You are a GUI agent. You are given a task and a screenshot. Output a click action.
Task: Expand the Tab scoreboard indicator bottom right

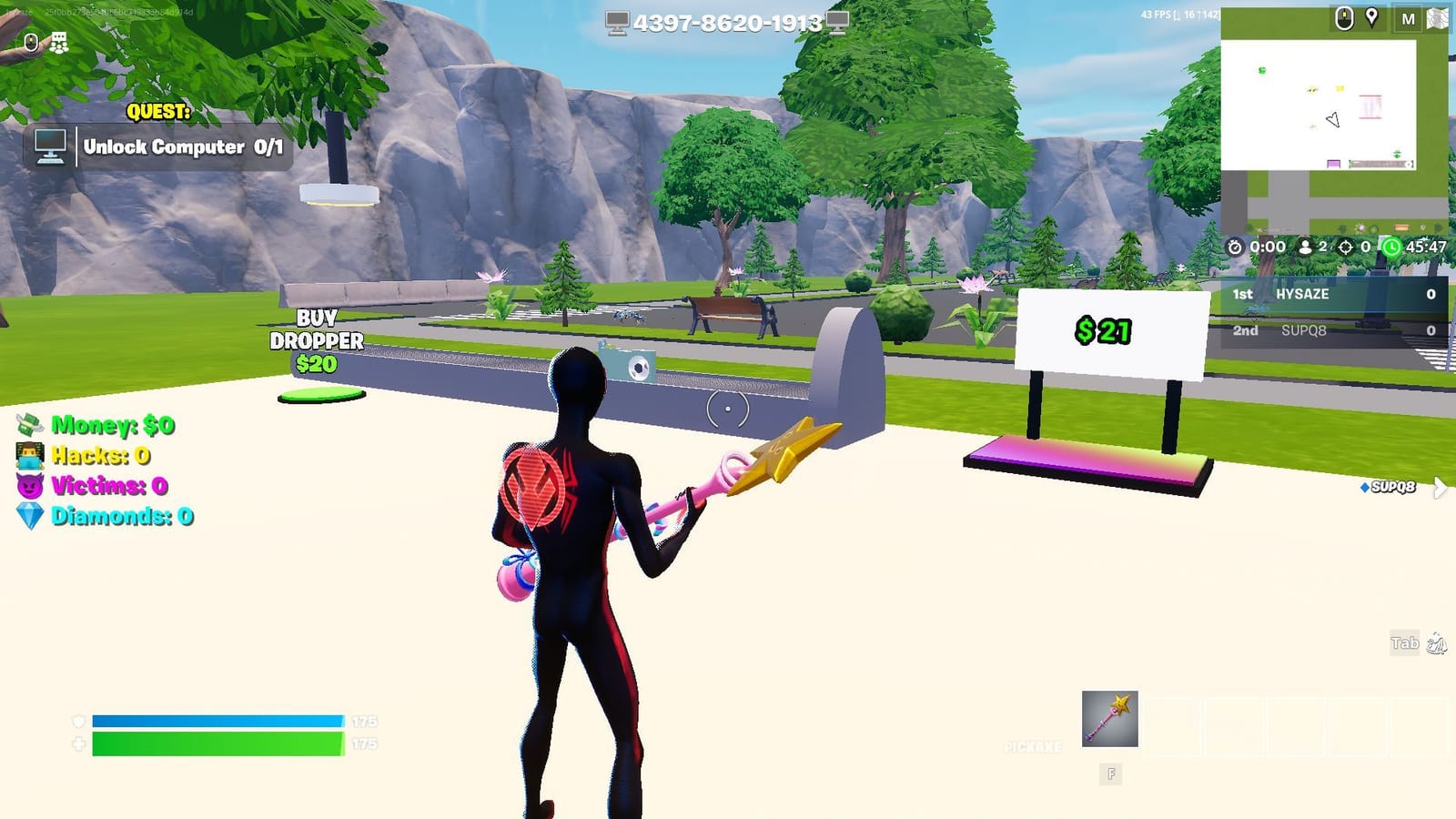pos(1407,642)
